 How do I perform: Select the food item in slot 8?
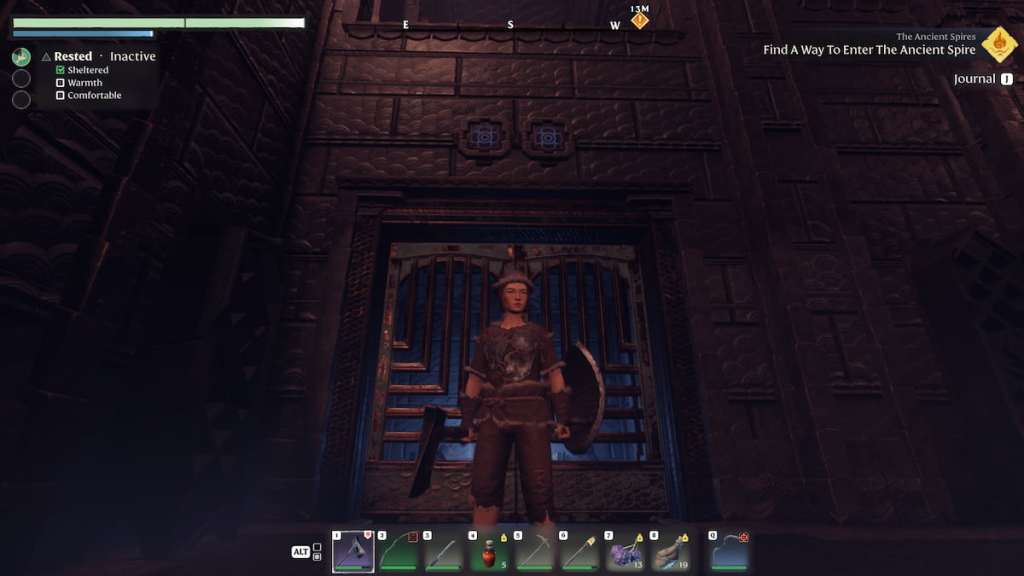(x=670, y=552)
